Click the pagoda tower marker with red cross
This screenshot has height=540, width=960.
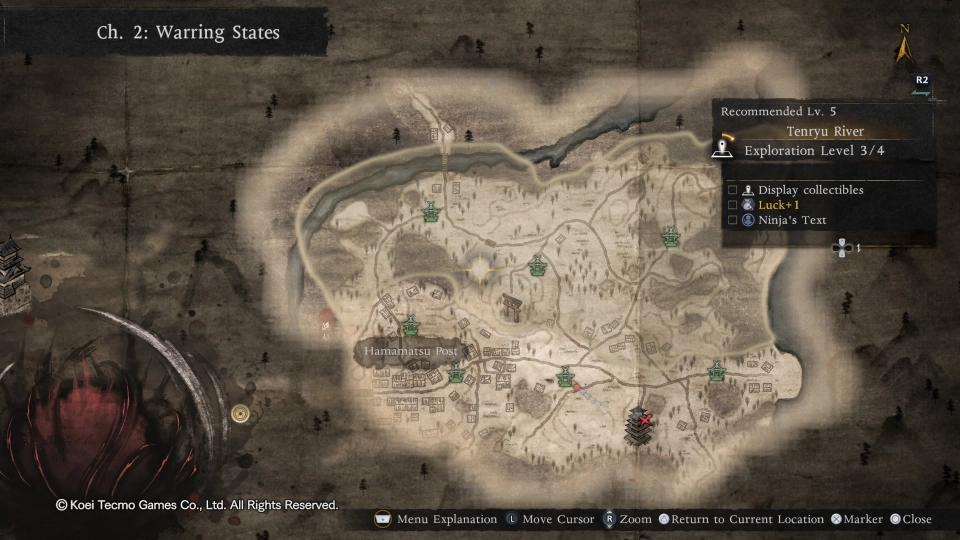pyautogui.click(x=637, y=426)
